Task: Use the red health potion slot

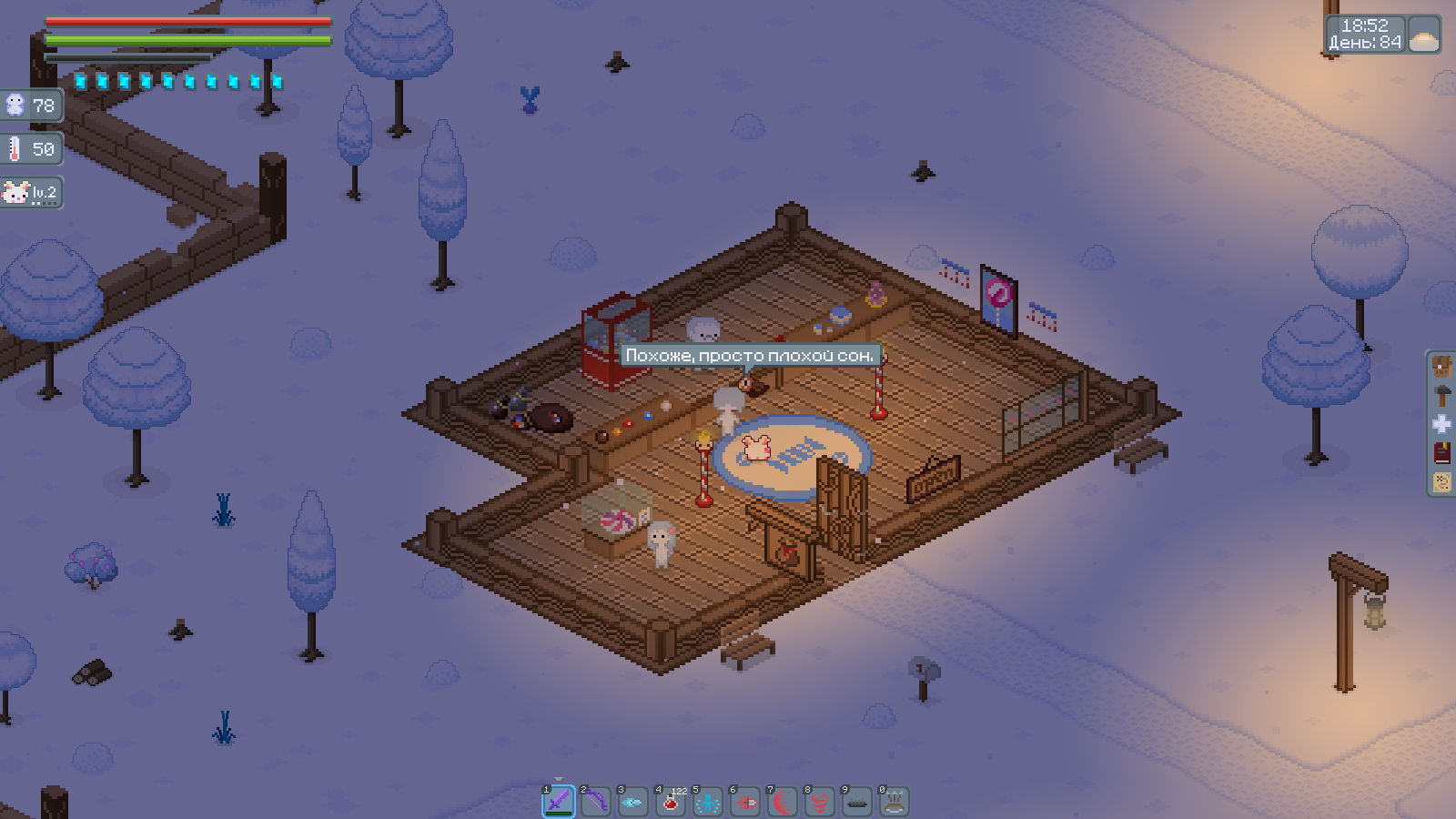Action: tap(671, 802)
